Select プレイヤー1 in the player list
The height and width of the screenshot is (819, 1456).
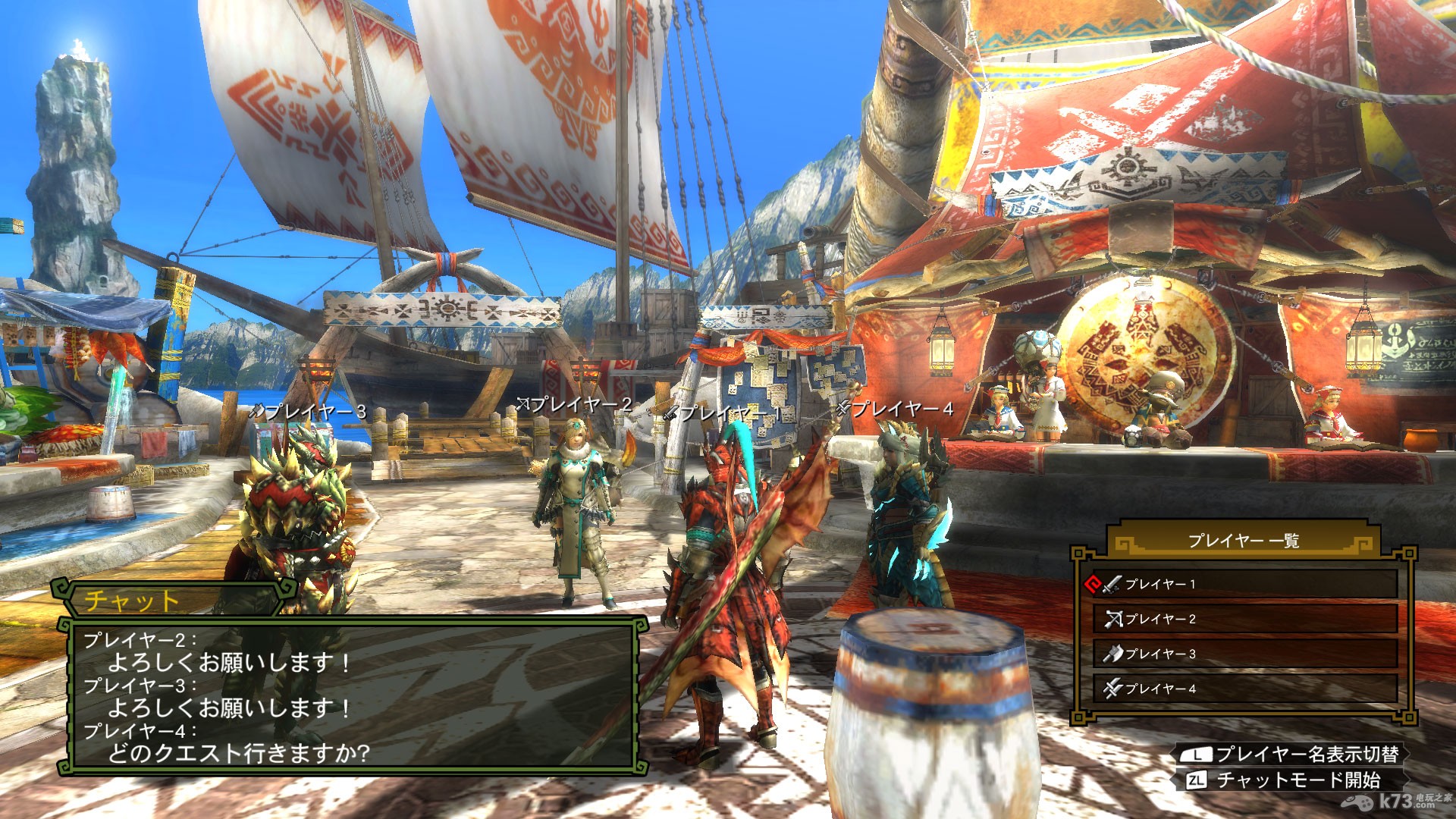pyautogui.click(x=1244, y=584)
